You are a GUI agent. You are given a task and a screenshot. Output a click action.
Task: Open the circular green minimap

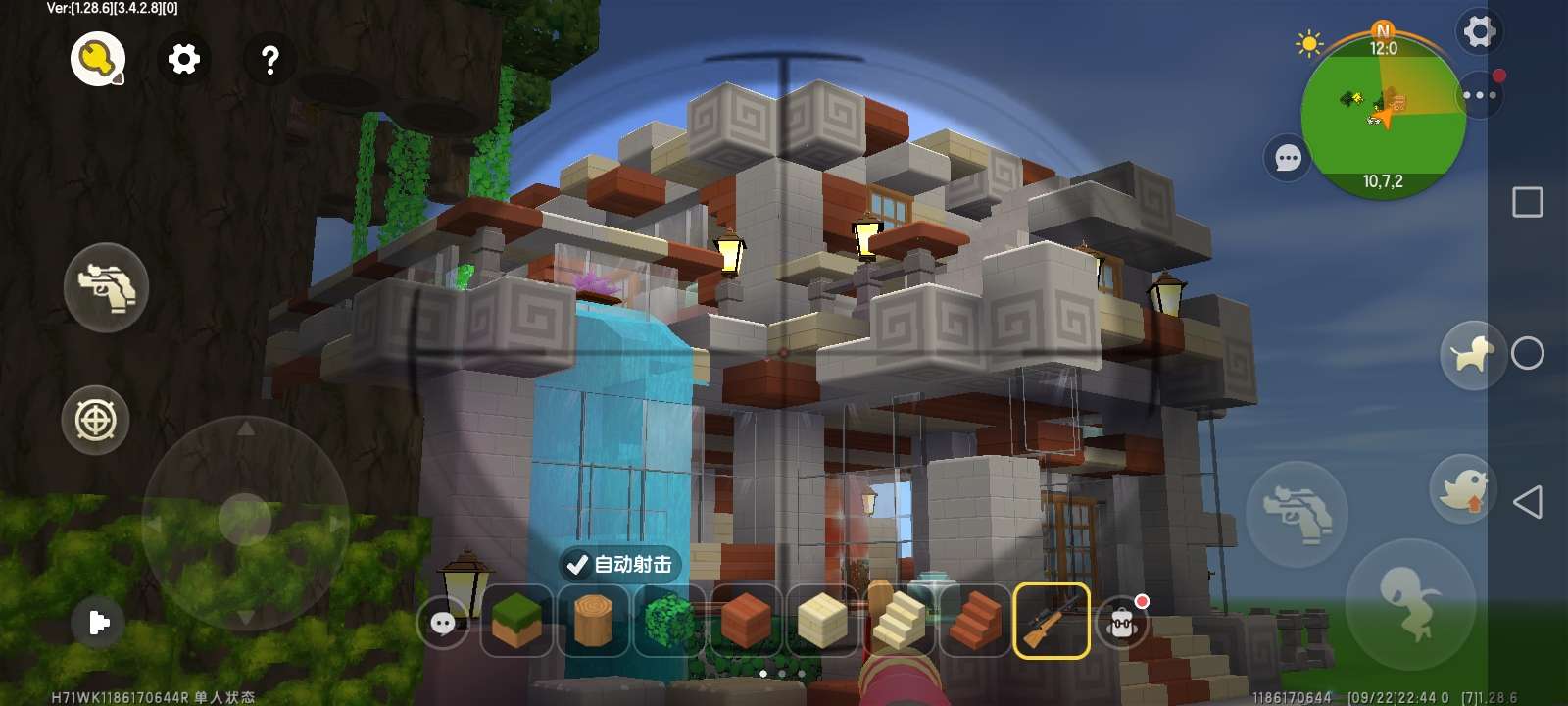click(1383, 116)
